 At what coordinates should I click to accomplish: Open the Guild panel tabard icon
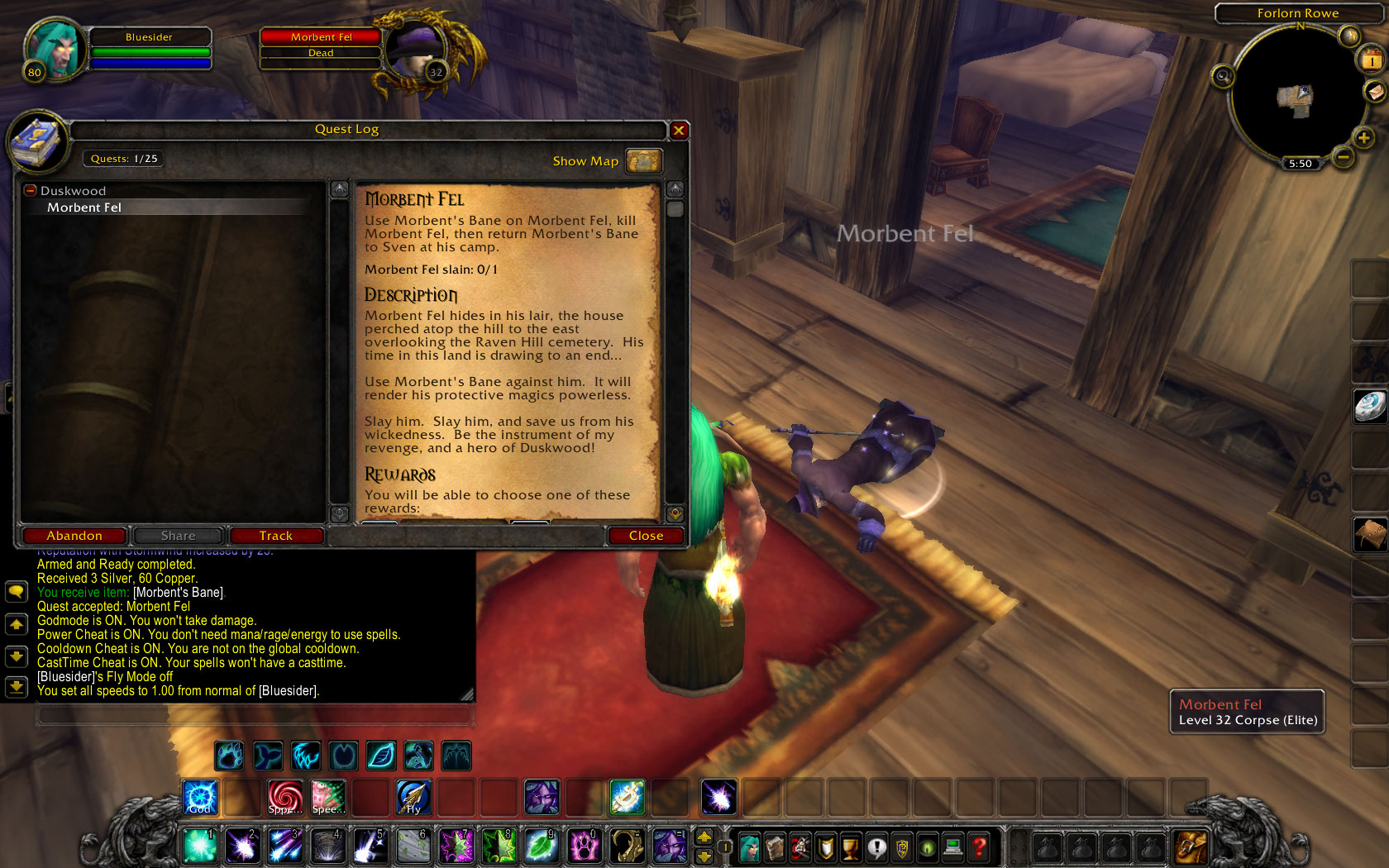(x=903, y=847)
